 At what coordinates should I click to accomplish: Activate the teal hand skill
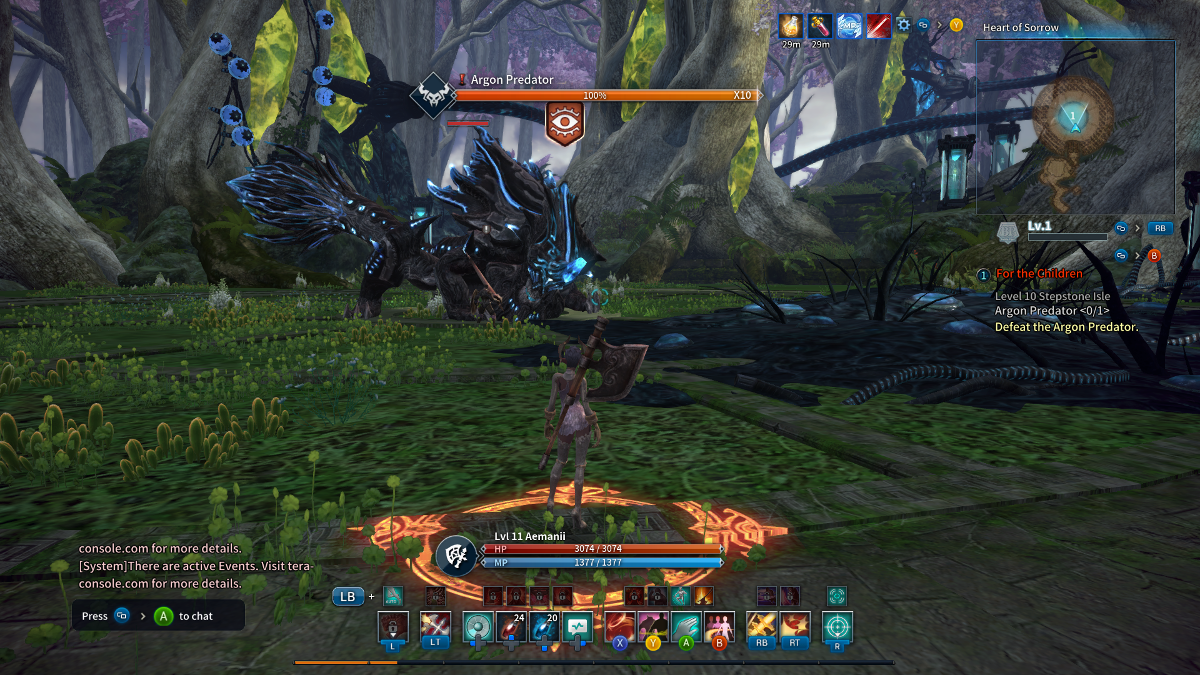pyautogui.click(x=686, y=627)
